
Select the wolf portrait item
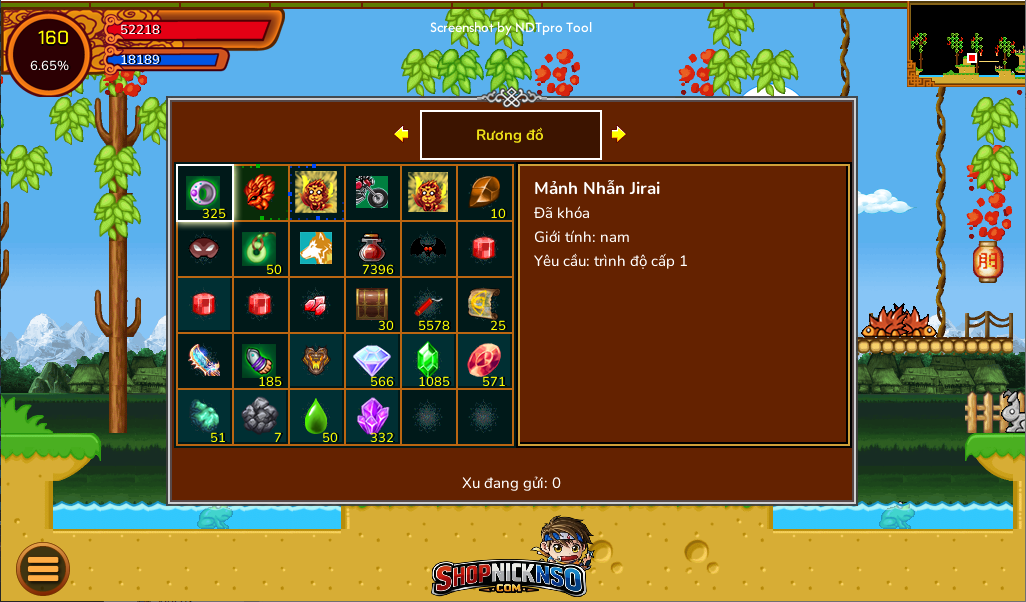[x=317, y=249]
